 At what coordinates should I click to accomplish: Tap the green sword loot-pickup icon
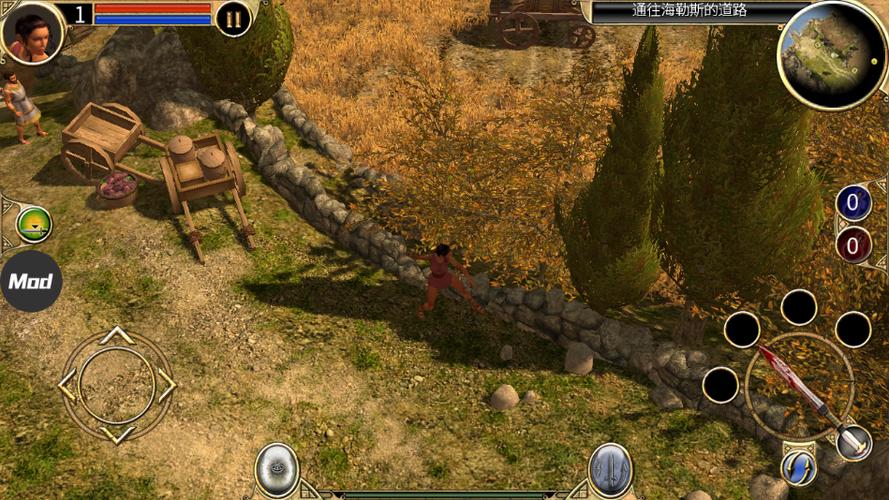click(33, 225)
